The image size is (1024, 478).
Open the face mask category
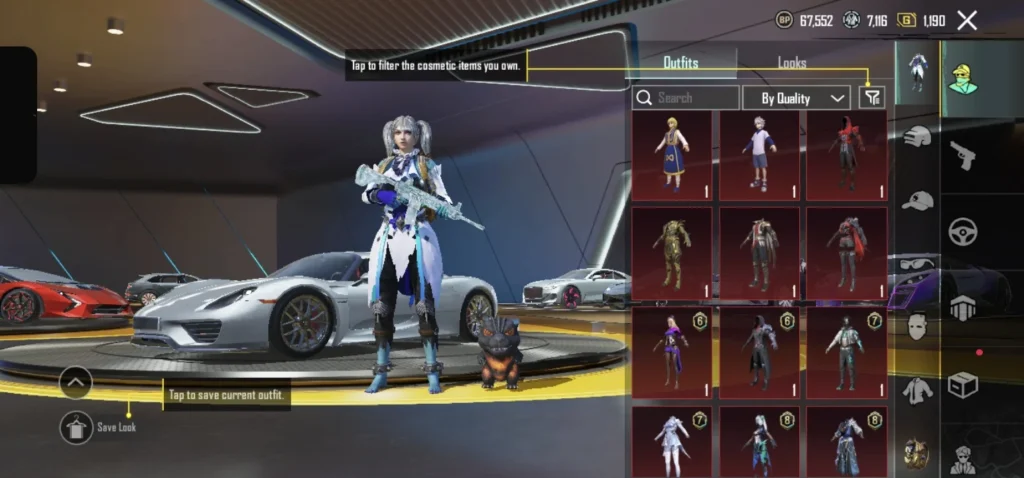tap(917, 326)
